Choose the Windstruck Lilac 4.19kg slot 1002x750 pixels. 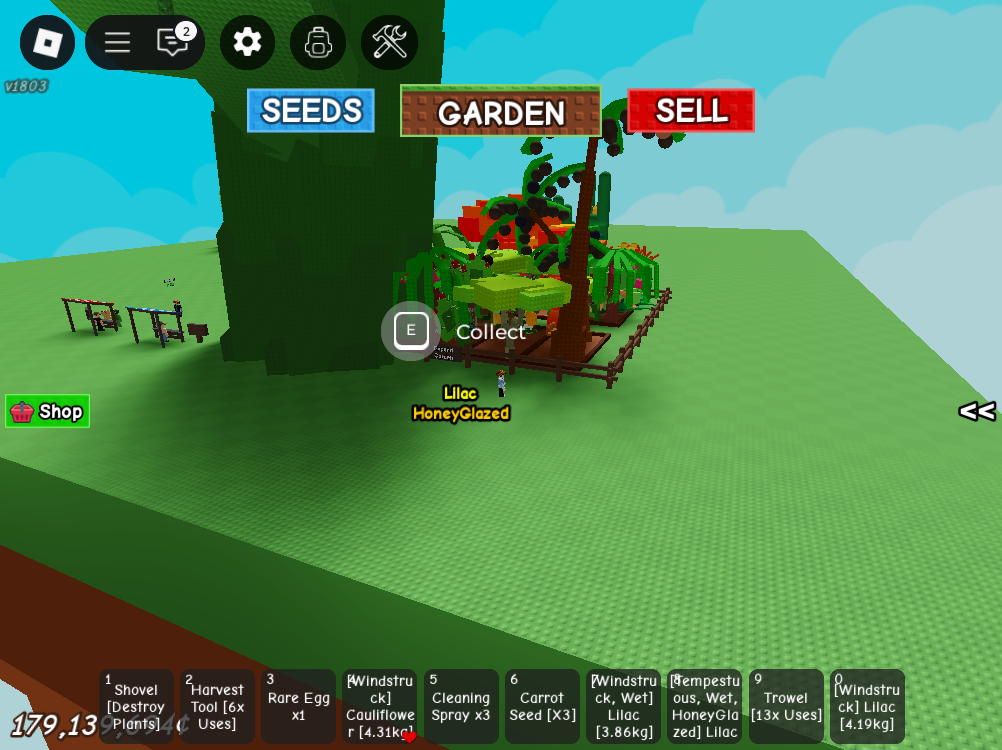pyautogui.click(x=867, y=707)
